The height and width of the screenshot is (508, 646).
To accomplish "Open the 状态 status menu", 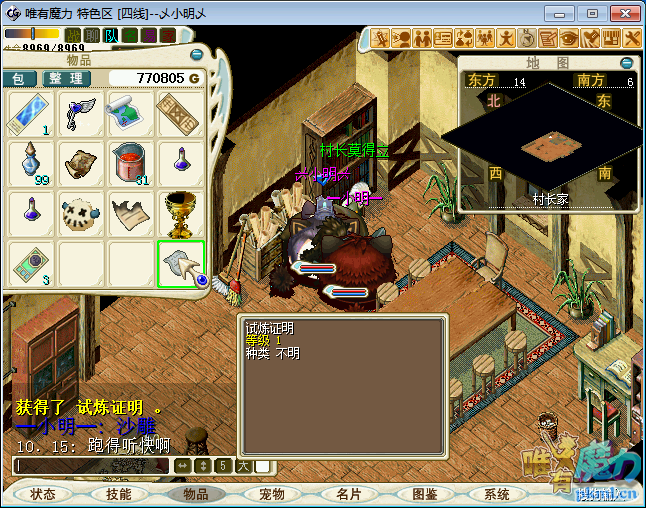I will coord(44,494).
